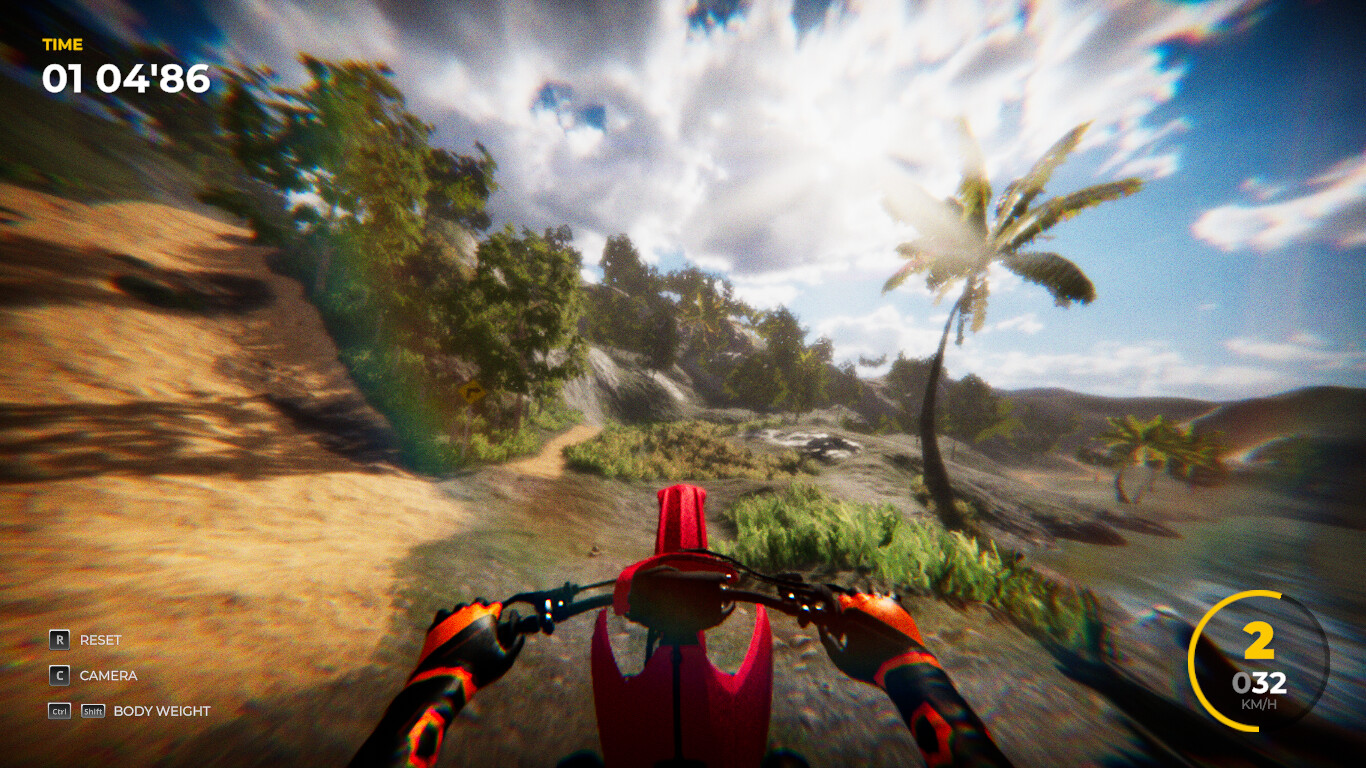Screen dimensions: 1366x768
Task: Click the C key camera icon
Action: coord(59,675)
